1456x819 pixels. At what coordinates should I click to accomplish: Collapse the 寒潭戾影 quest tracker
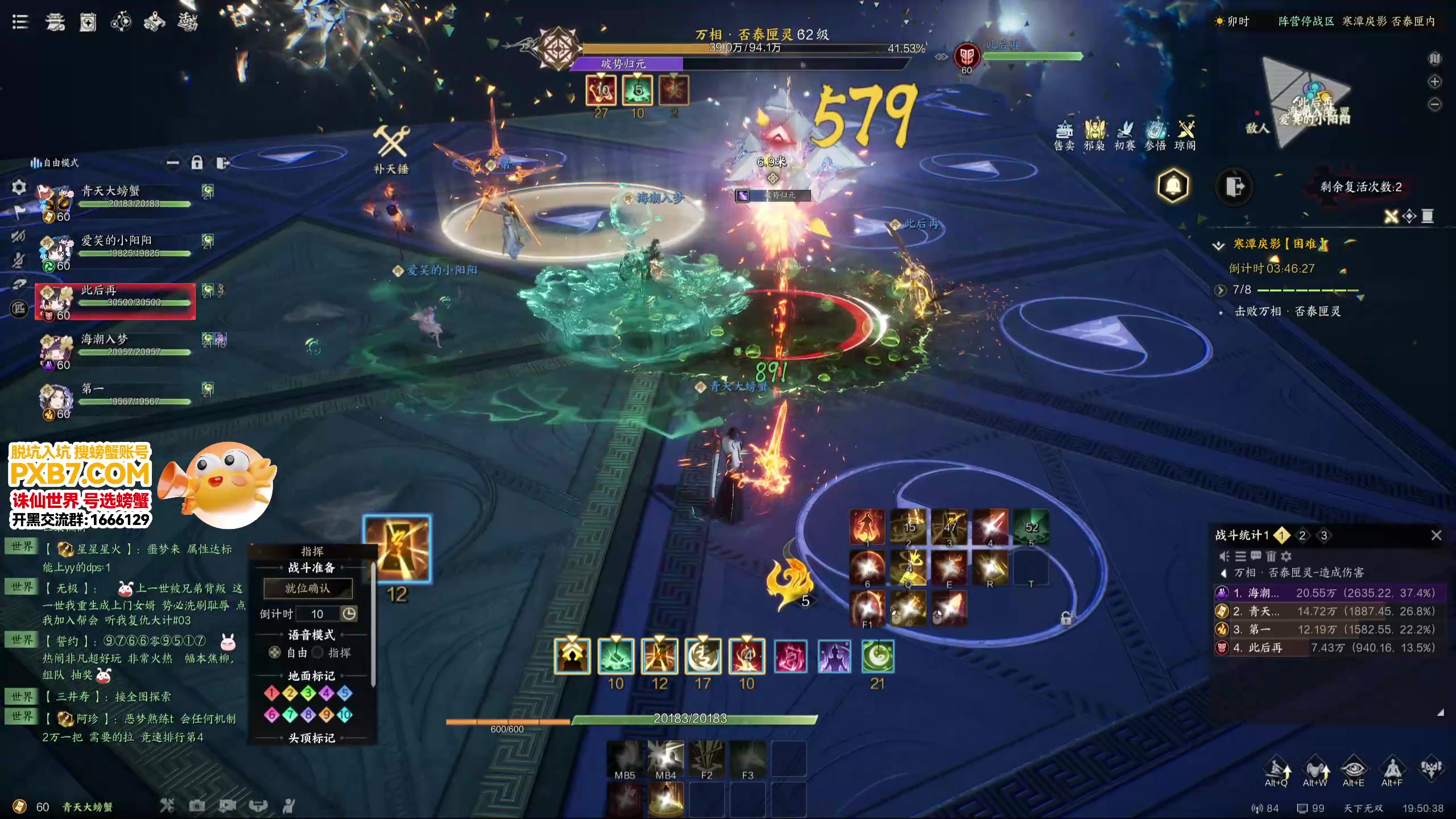pyautogui.click(x=1218, y=245)
